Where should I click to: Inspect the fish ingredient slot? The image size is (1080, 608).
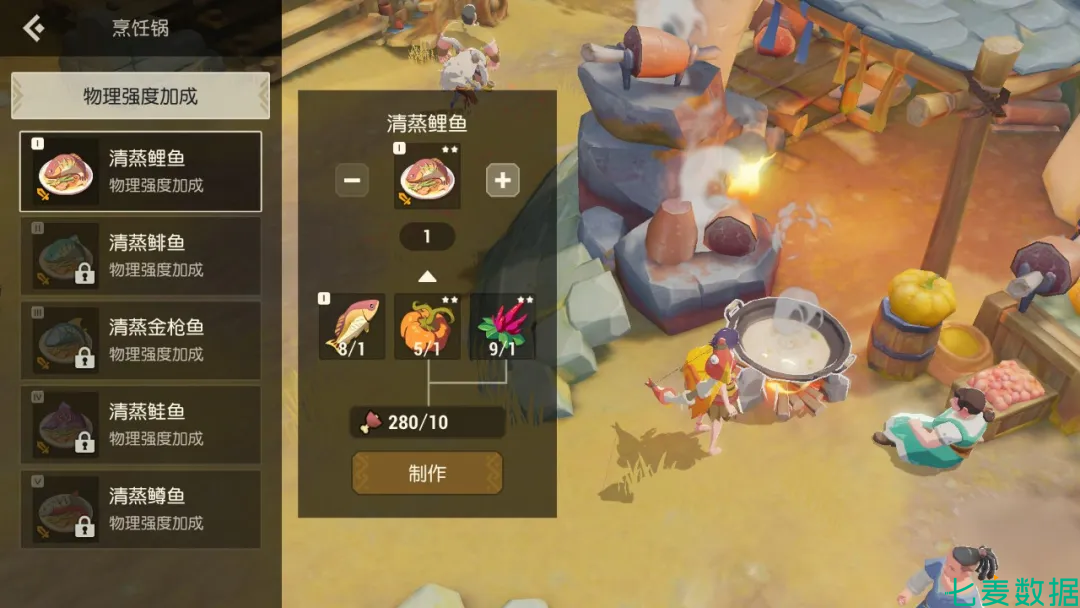[x=352, y=326]
